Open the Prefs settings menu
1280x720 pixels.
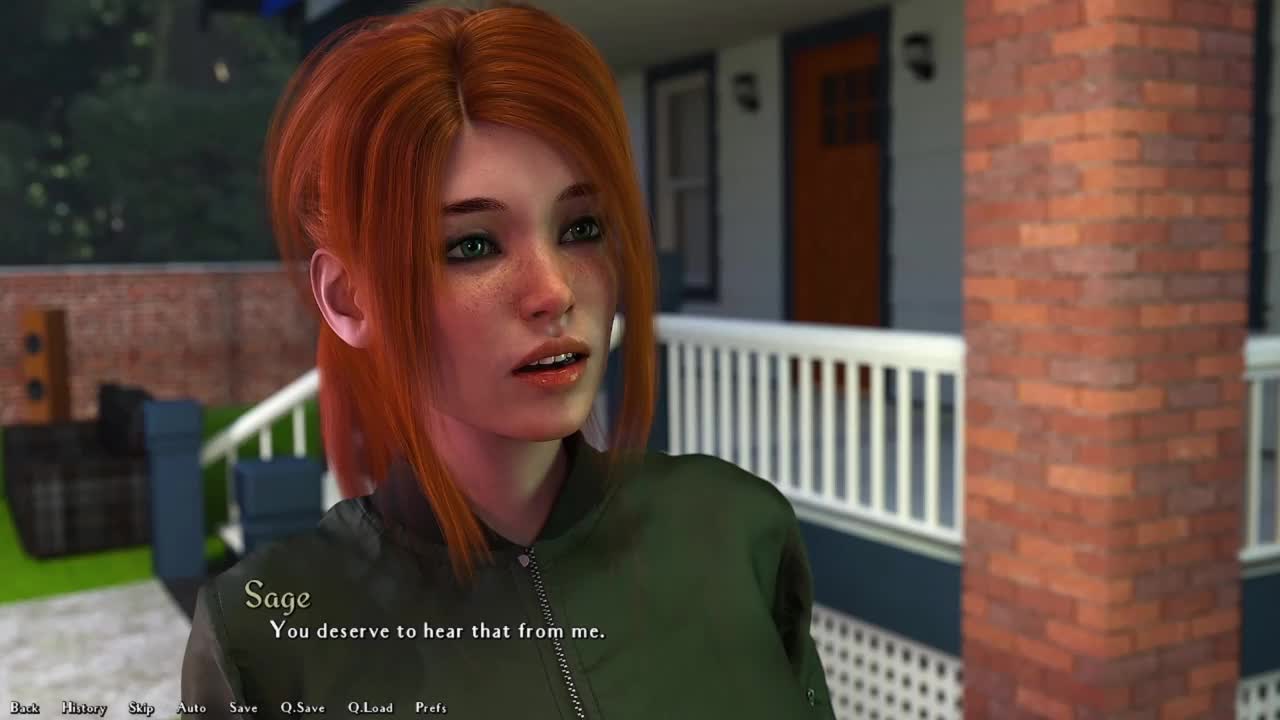click(431, 708)
